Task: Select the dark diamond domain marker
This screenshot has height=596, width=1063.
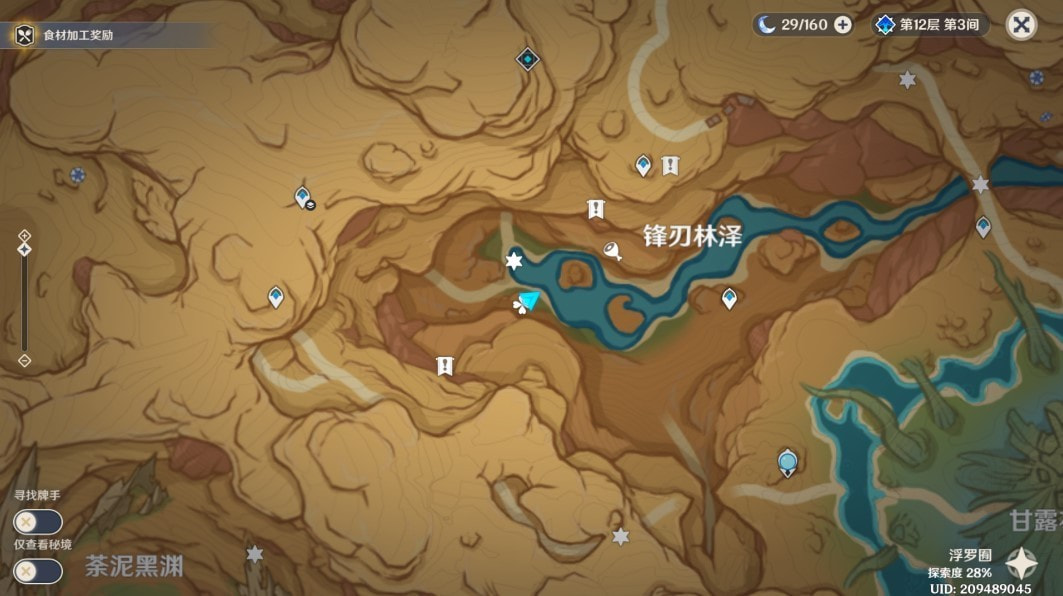Action: click(x=527, y=60)
